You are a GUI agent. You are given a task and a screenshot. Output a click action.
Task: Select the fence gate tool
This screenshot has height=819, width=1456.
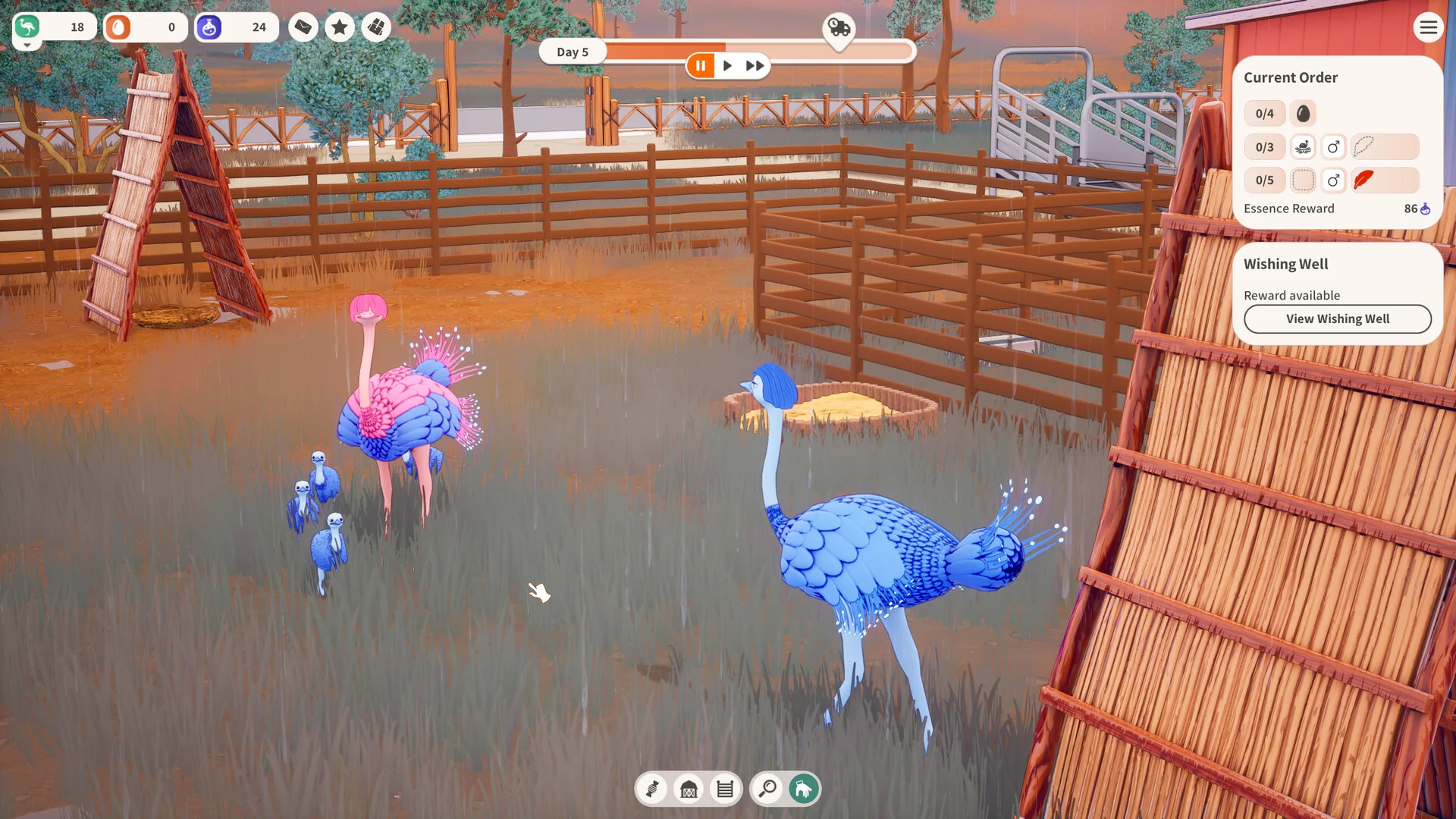pyautogui.click(x=725, y=789)
